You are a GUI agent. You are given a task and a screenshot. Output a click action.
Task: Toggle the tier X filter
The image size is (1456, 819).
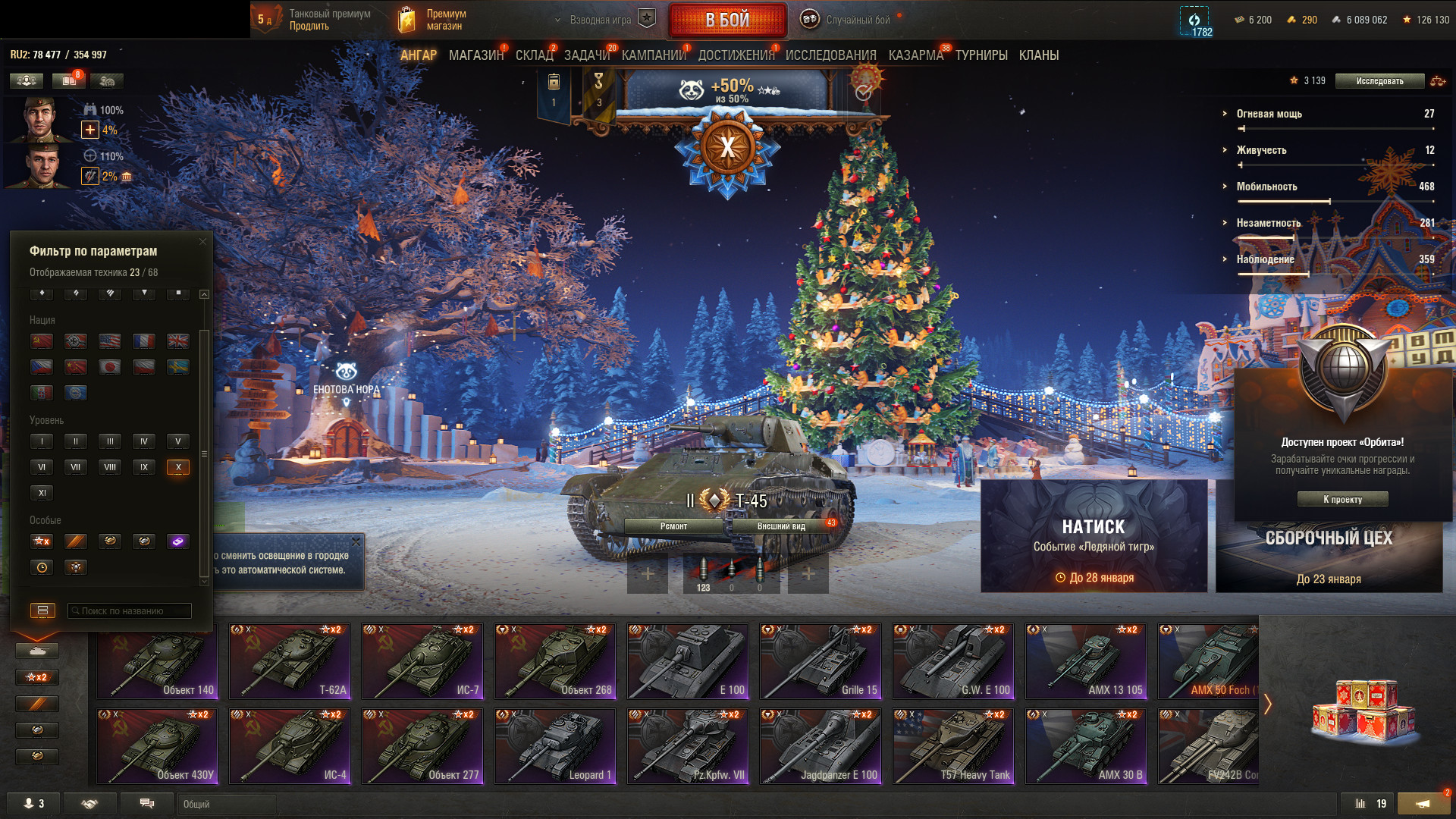coord(178,467)
